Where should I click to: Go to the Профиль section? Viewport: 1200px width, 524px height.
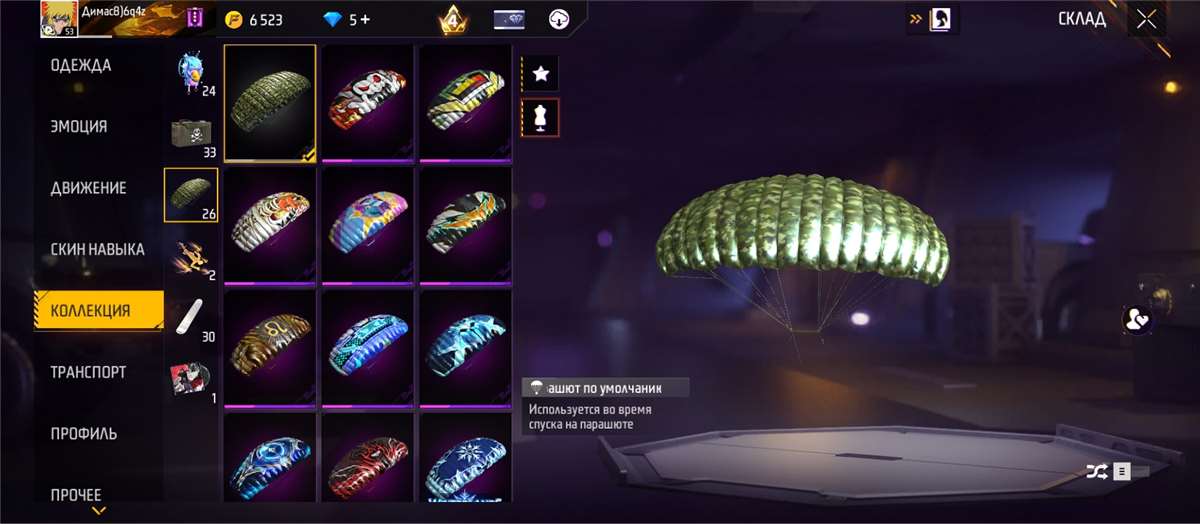click(84, 434)
